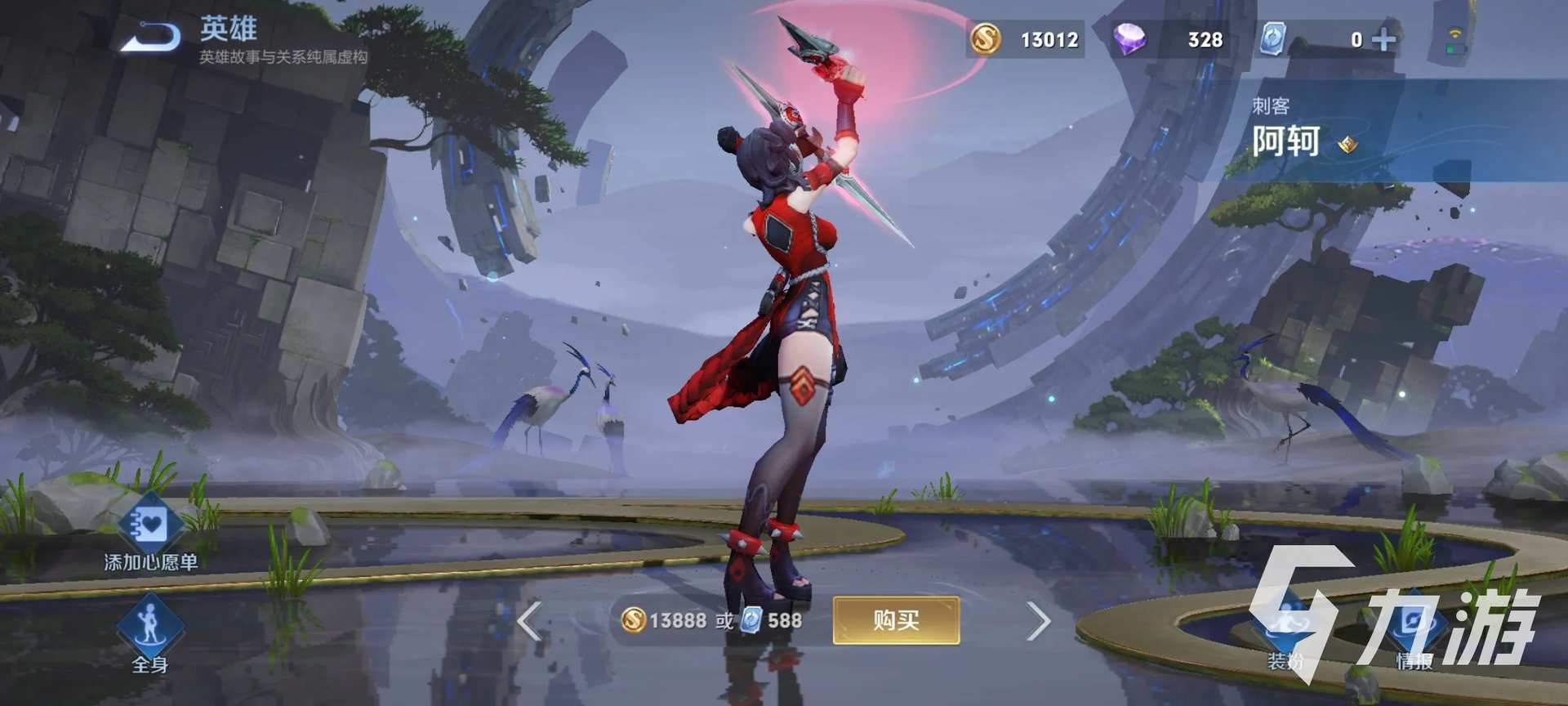The width and height of the screenshot is (1568, 706).
Task: Show the previous hero with left arrow
Action: [529, 622]
